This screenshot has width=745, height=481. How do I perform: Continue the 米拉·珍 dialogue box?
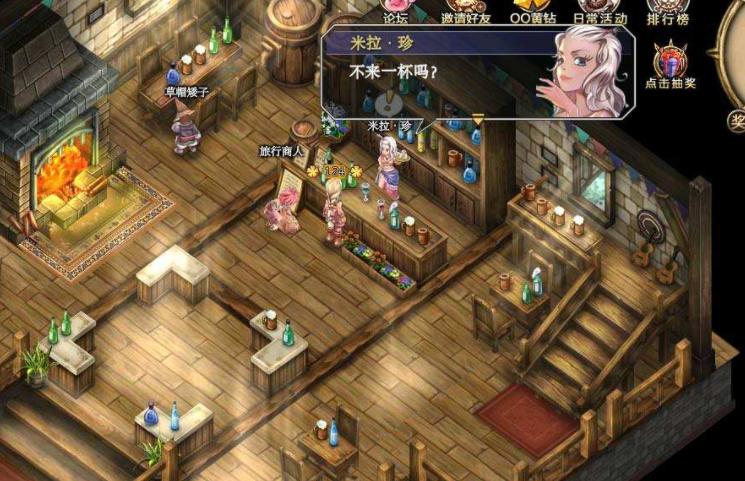(477, 119)
